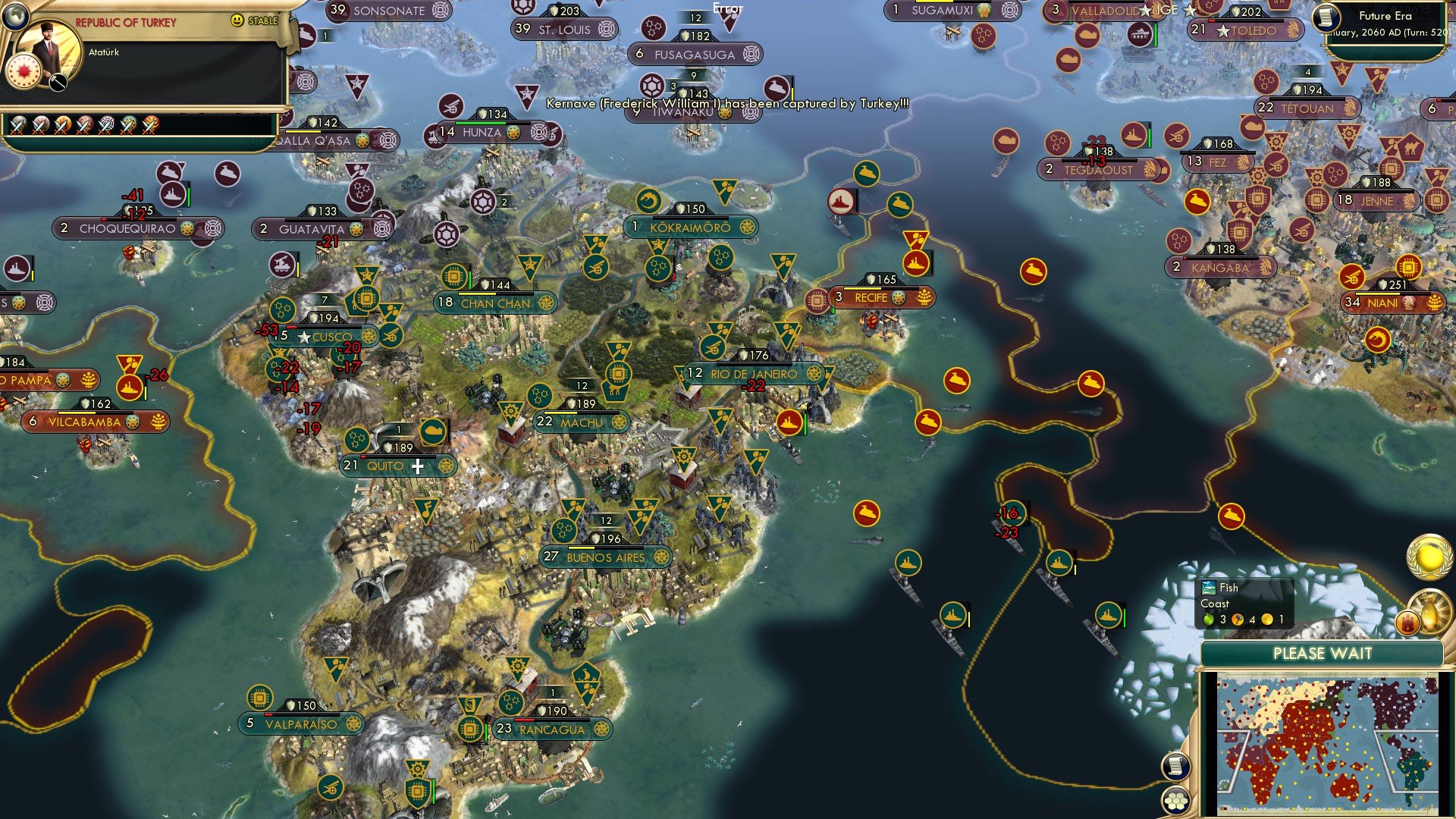Open the Chan Chan city banner
The height and width of the screenshot is (819, 1456).
click(x=495, y=303)
